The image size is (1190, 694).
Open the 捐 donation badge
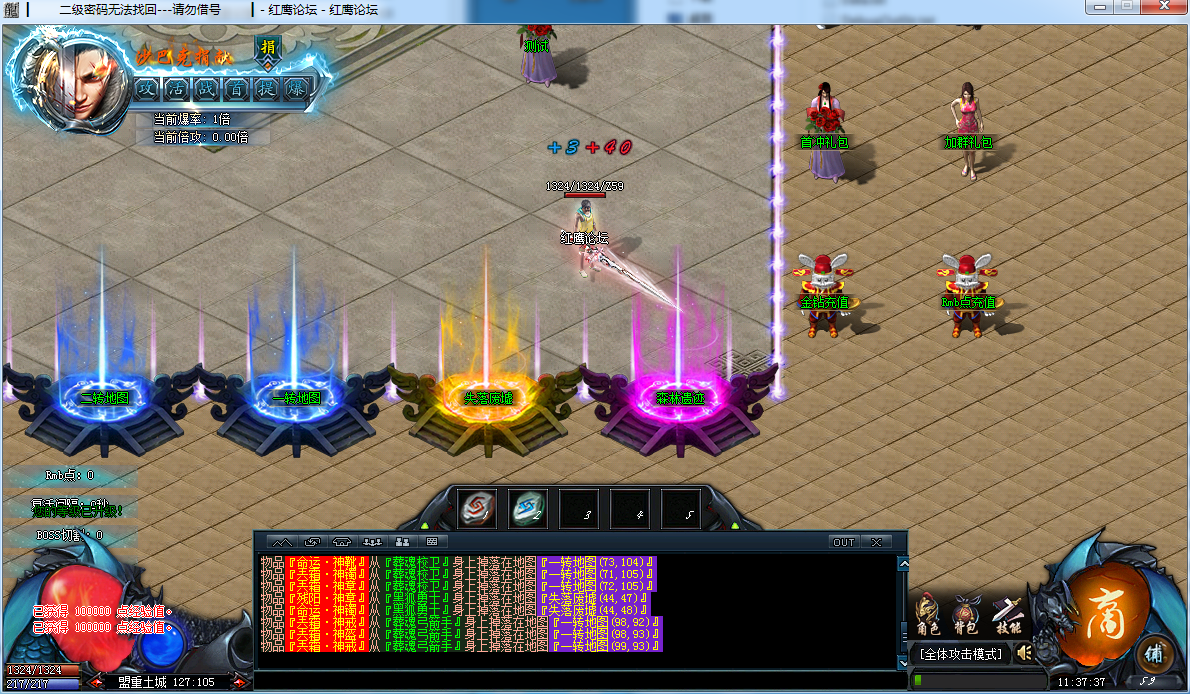(x=268, y=47)
